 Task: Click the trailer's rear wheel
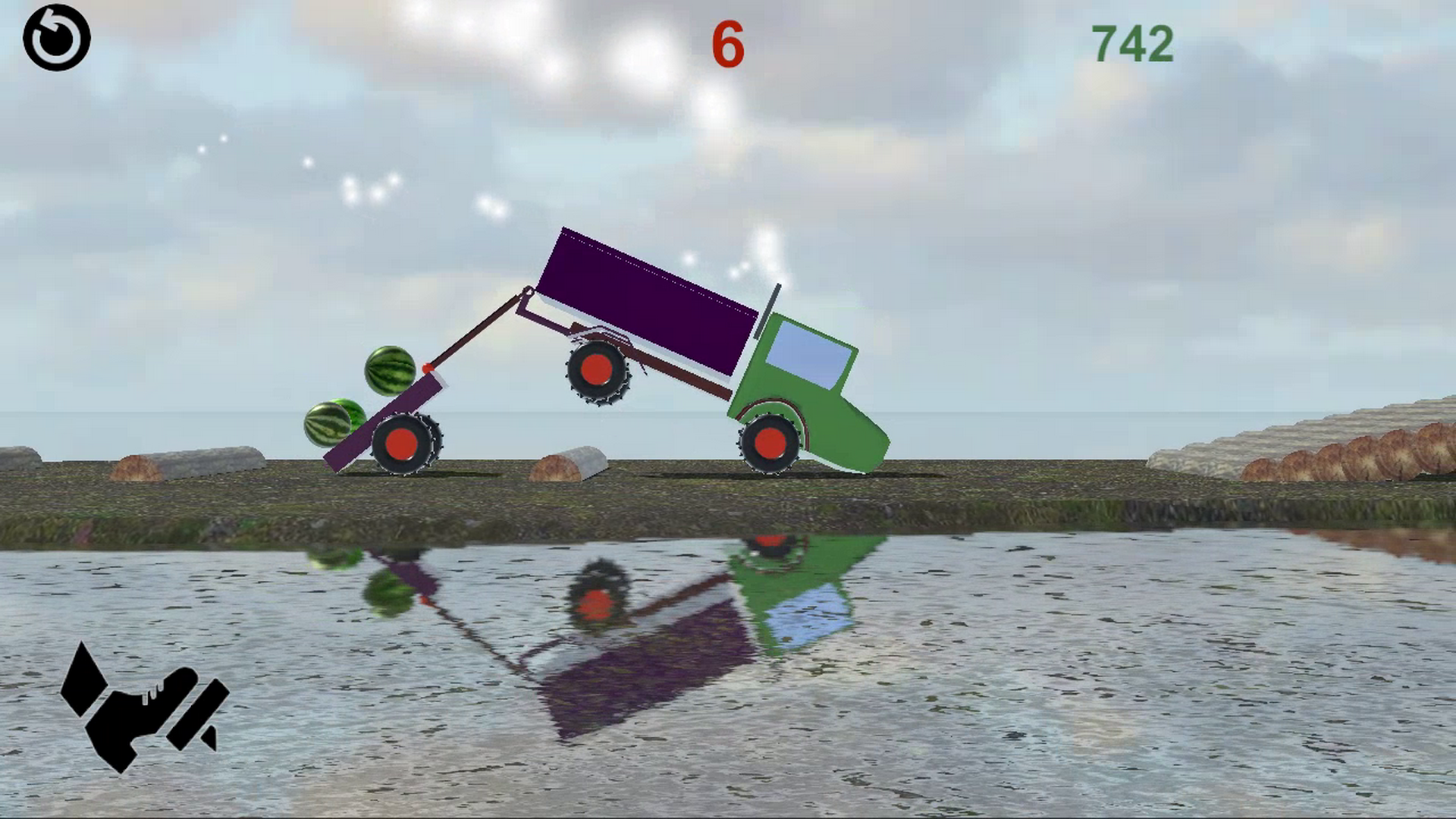coord(406,444)
